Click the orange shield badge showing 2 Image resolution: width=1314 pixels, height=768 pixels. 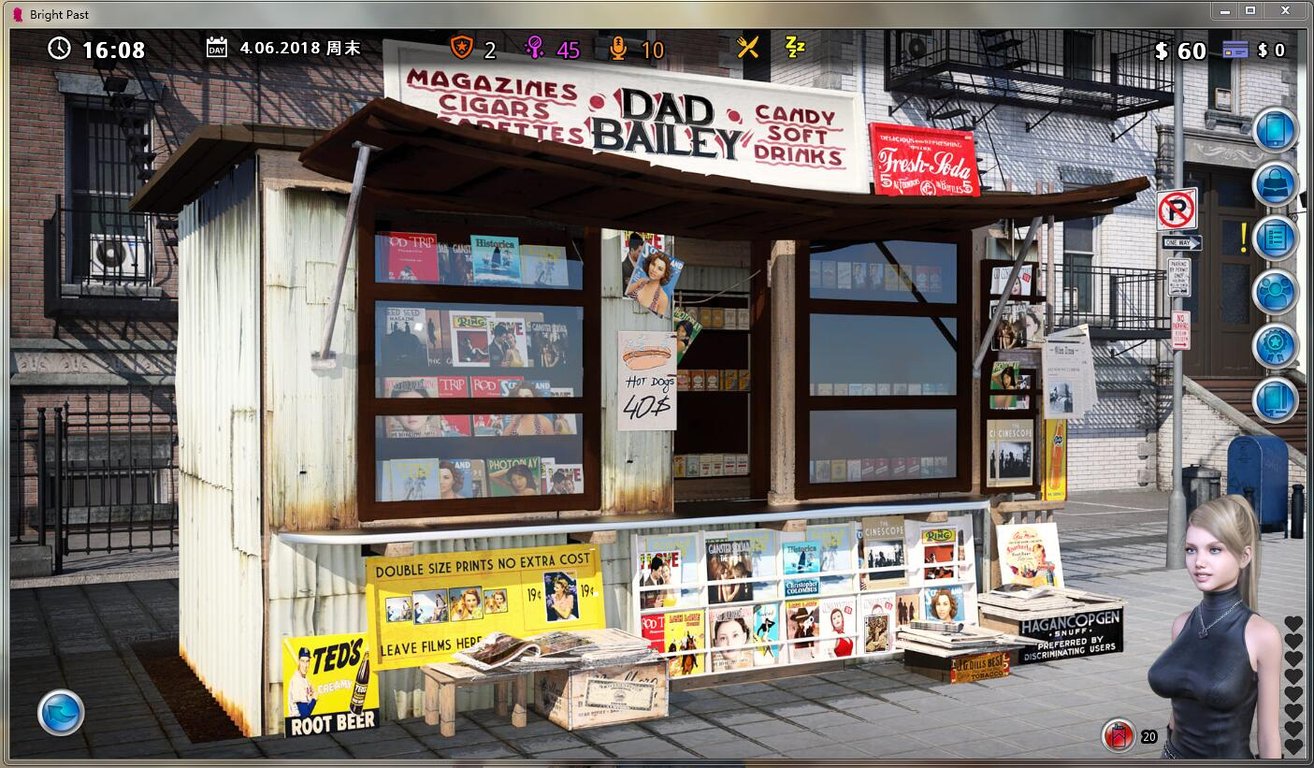coord(464,47)
